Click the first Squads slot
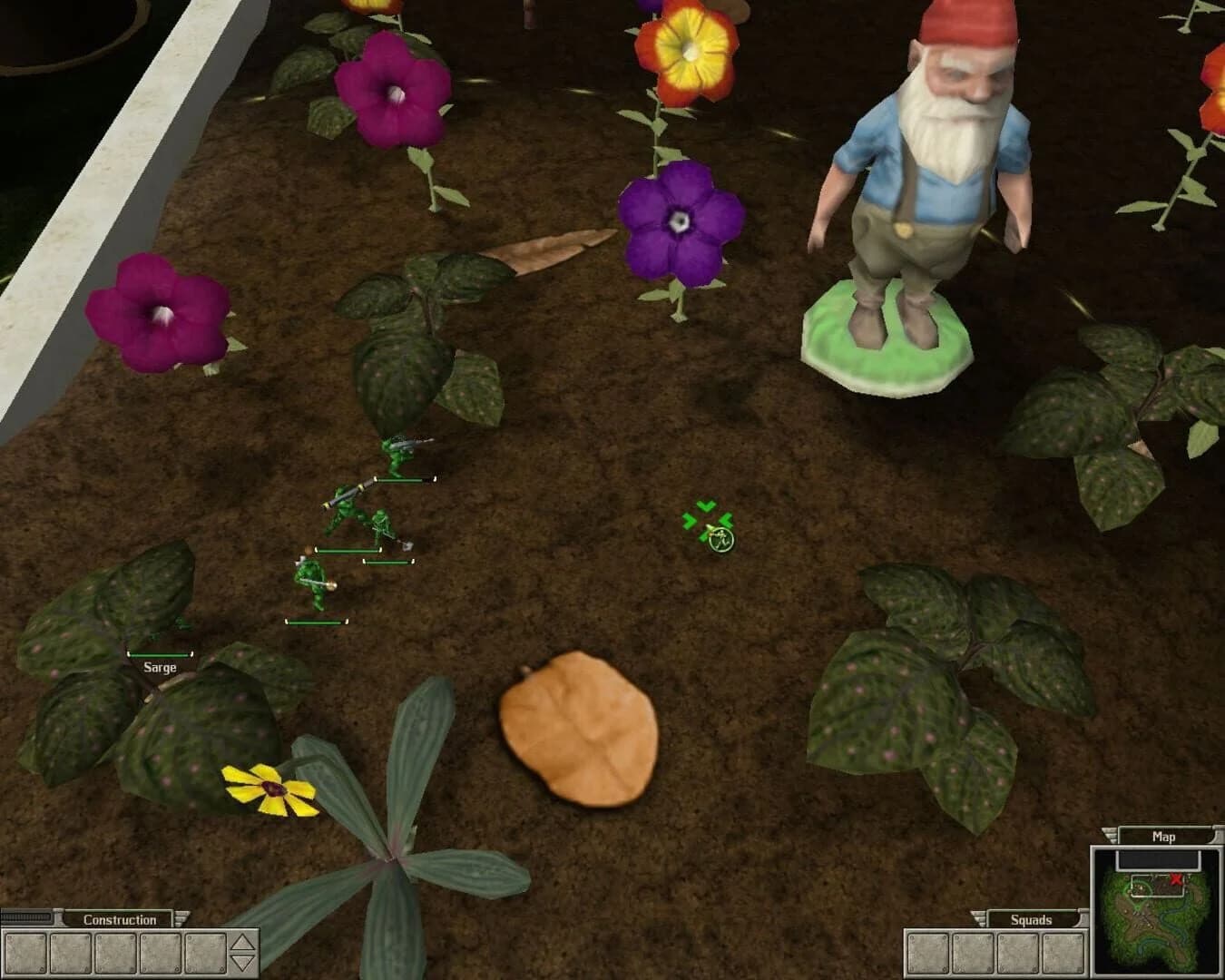The image size is (1225, 980). click(x=927, y=952)
